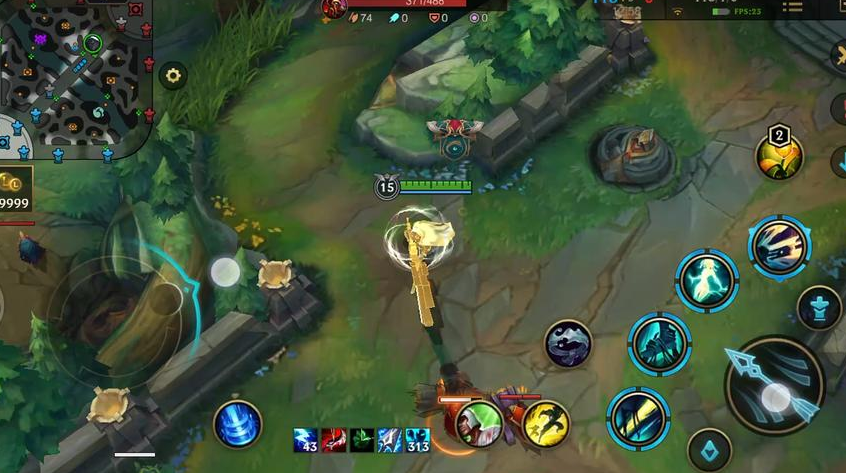The image size is (846, 473).
Task: Use the yellow ward trinket with charge count 2
Action: coord(779,155)
